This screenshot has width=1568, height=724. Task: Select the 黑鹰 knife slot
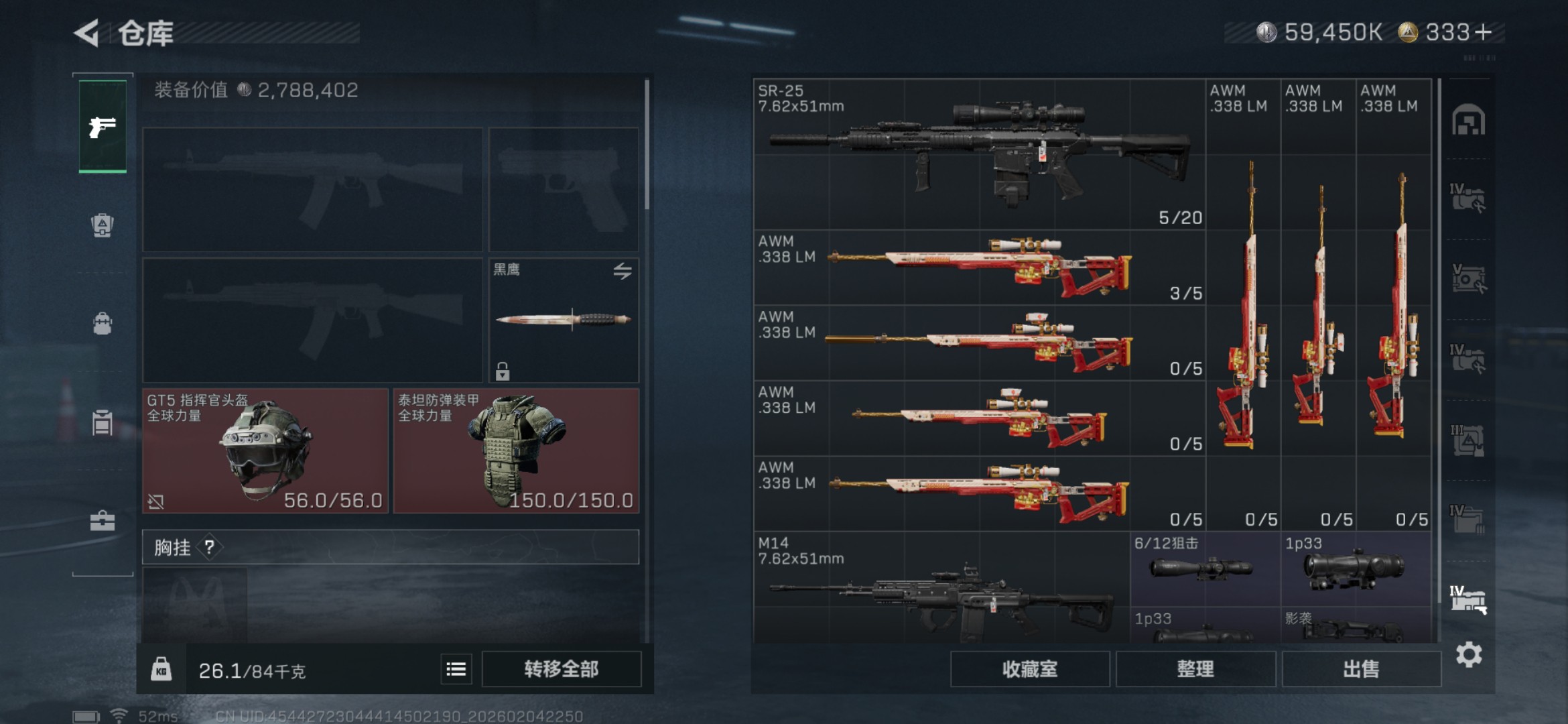tap(563, 320)
